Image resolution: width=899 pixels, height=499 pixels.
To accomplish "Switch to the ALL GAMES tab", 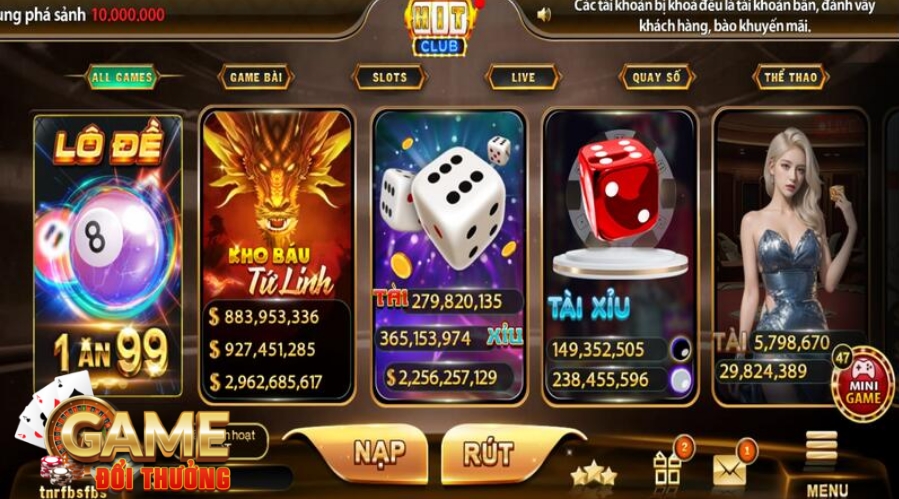I will [122, 77].
